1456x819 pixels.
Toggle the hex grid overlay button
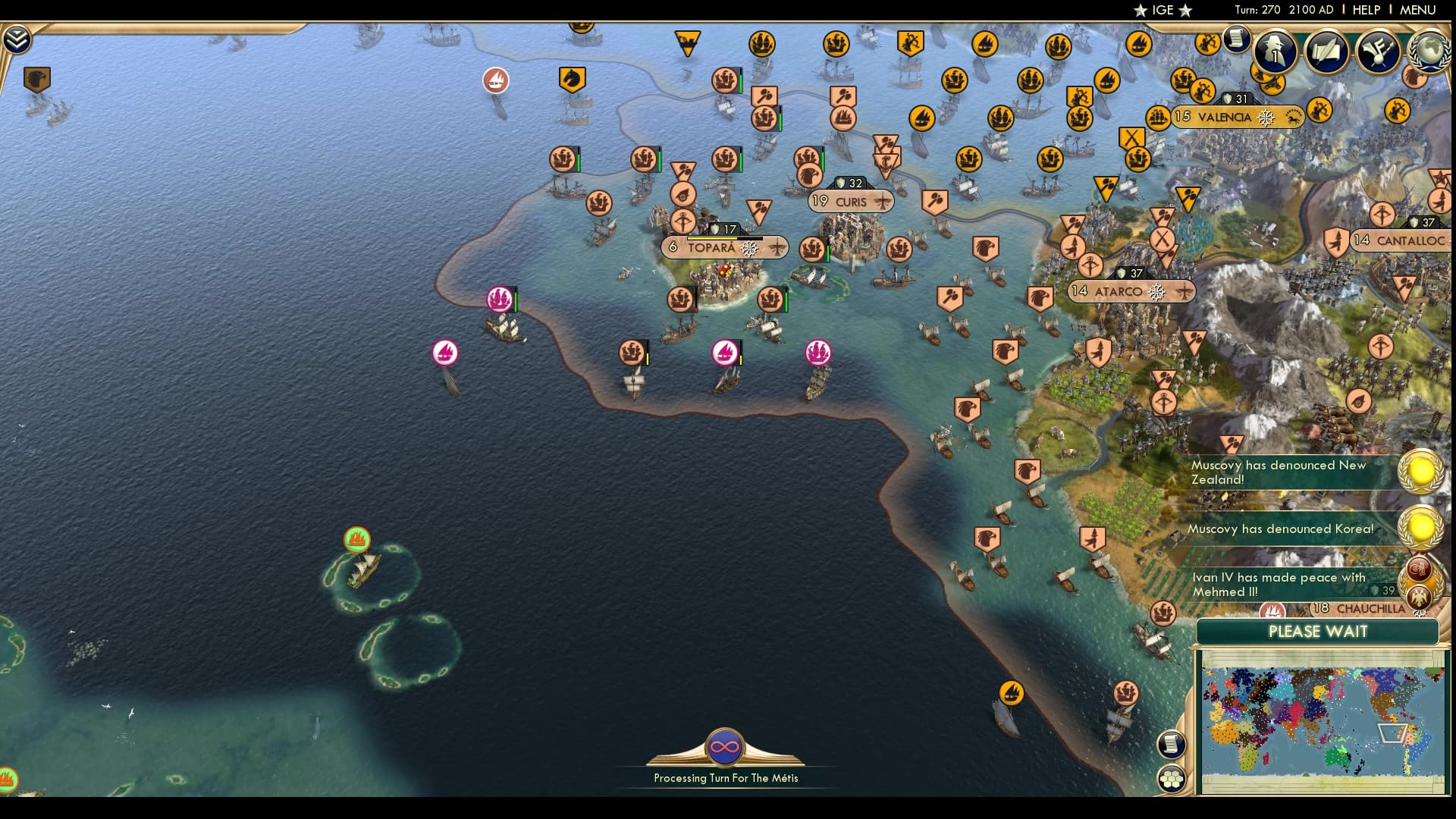pos(1171,777)
